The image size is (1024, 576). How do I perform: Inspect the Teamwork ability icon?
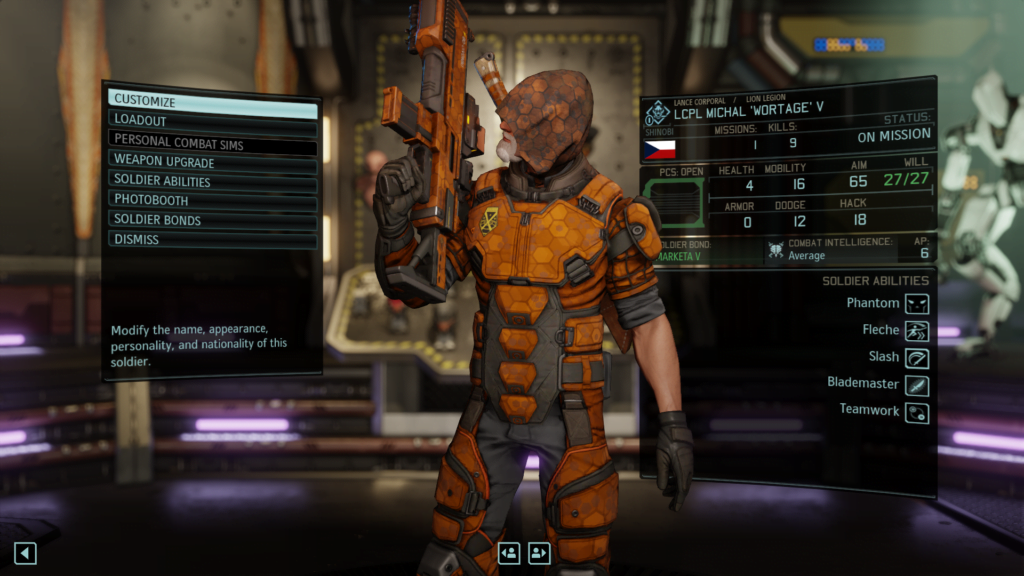[917, 412]
